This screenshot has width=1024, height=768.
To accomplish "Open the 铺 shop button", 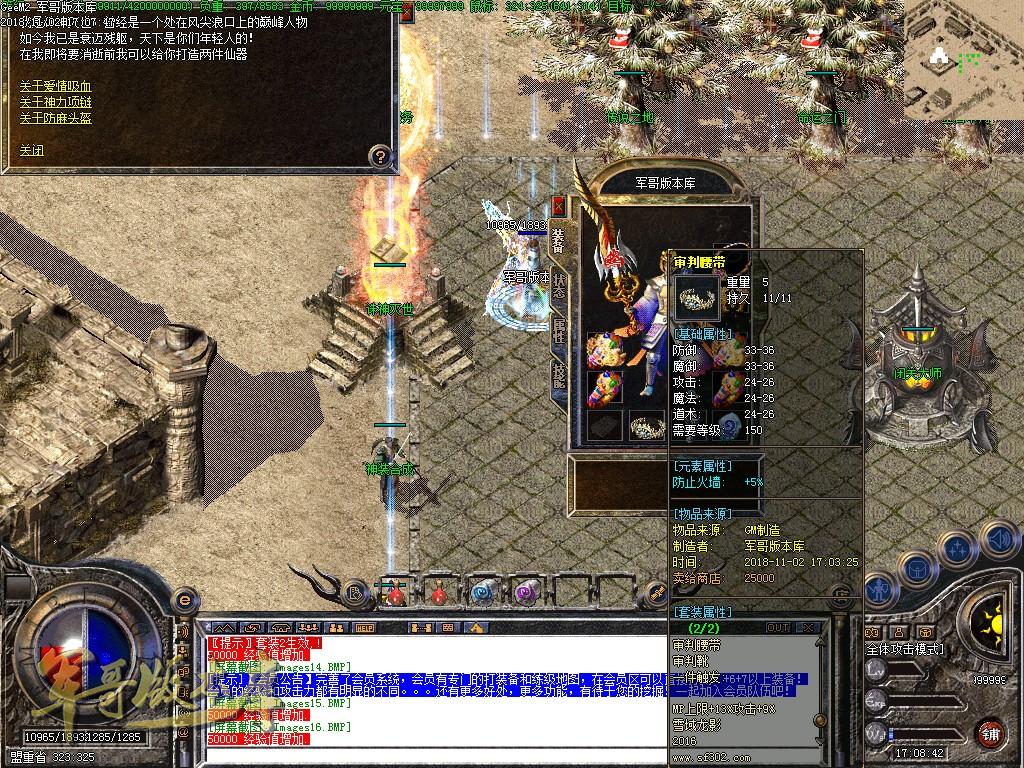I will click(990, 732).
